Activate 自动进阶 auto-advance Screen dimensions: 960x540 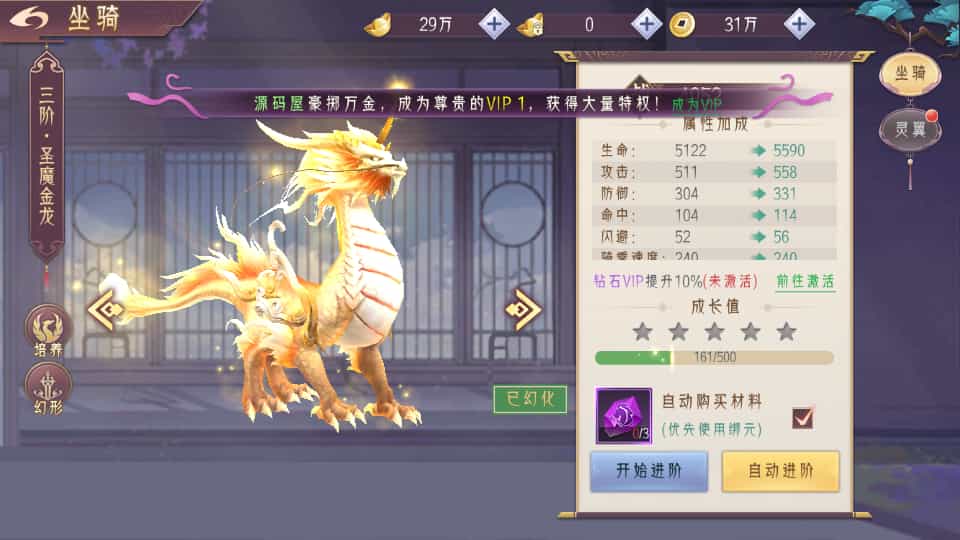(780, 471)
